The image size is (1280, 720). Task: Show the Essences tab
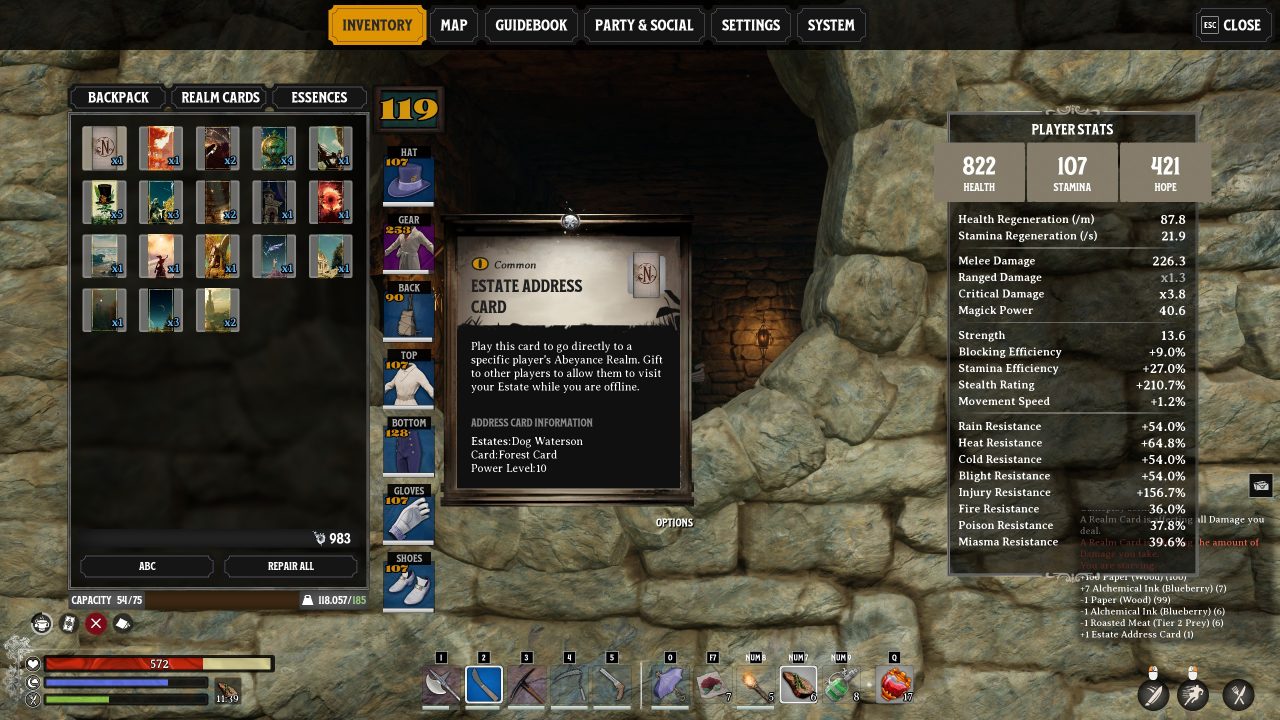(x=319, y=97)
